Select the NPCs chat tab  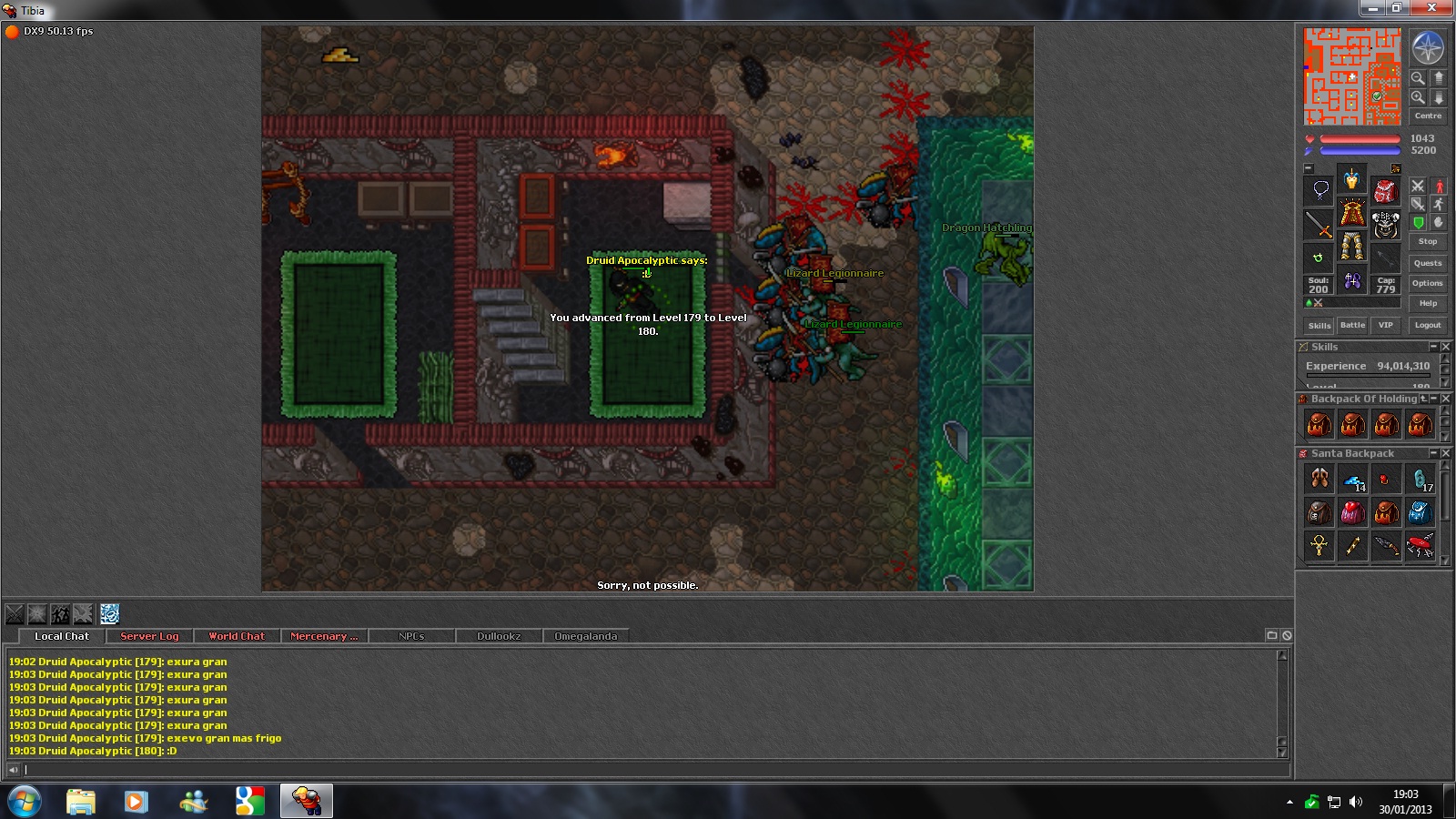coord(411,636)
